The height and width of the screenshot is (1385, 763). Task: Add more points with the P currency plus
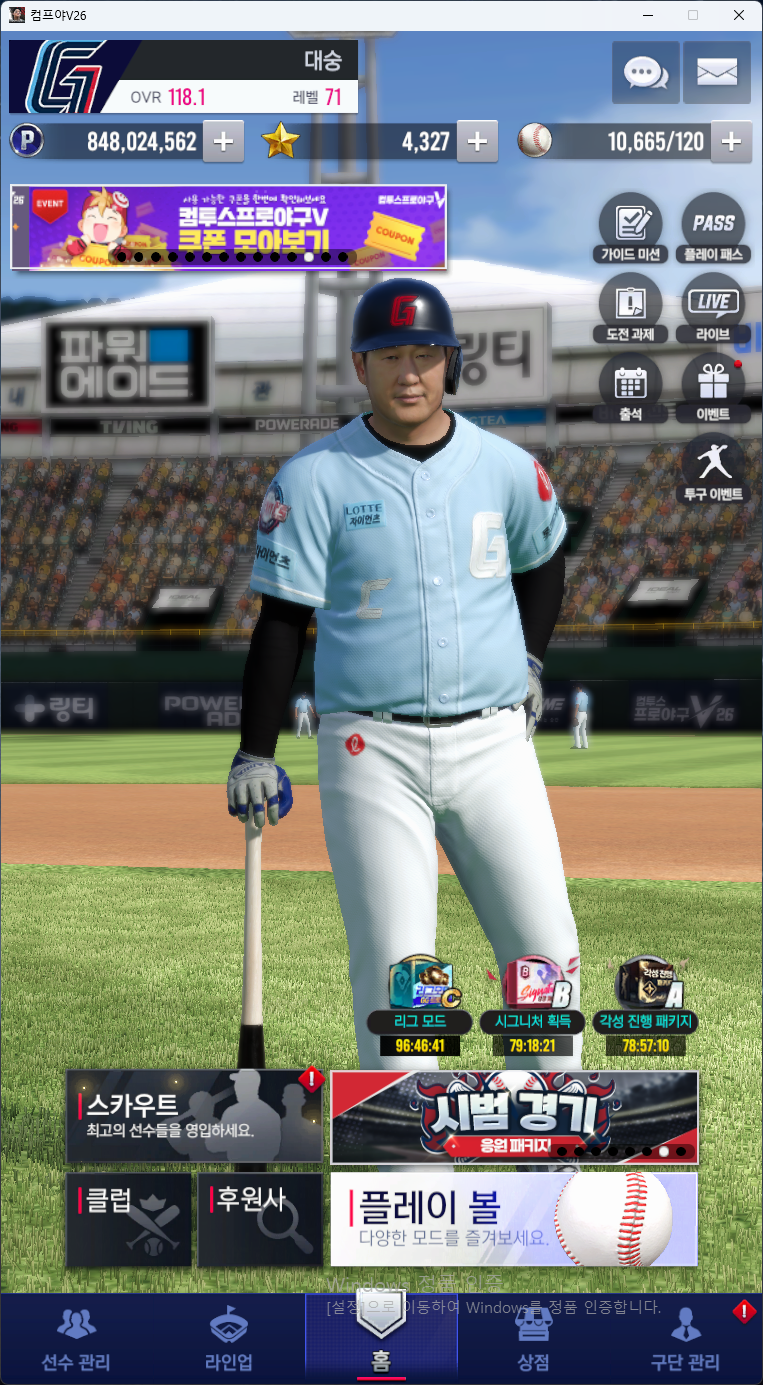point(223,142)
